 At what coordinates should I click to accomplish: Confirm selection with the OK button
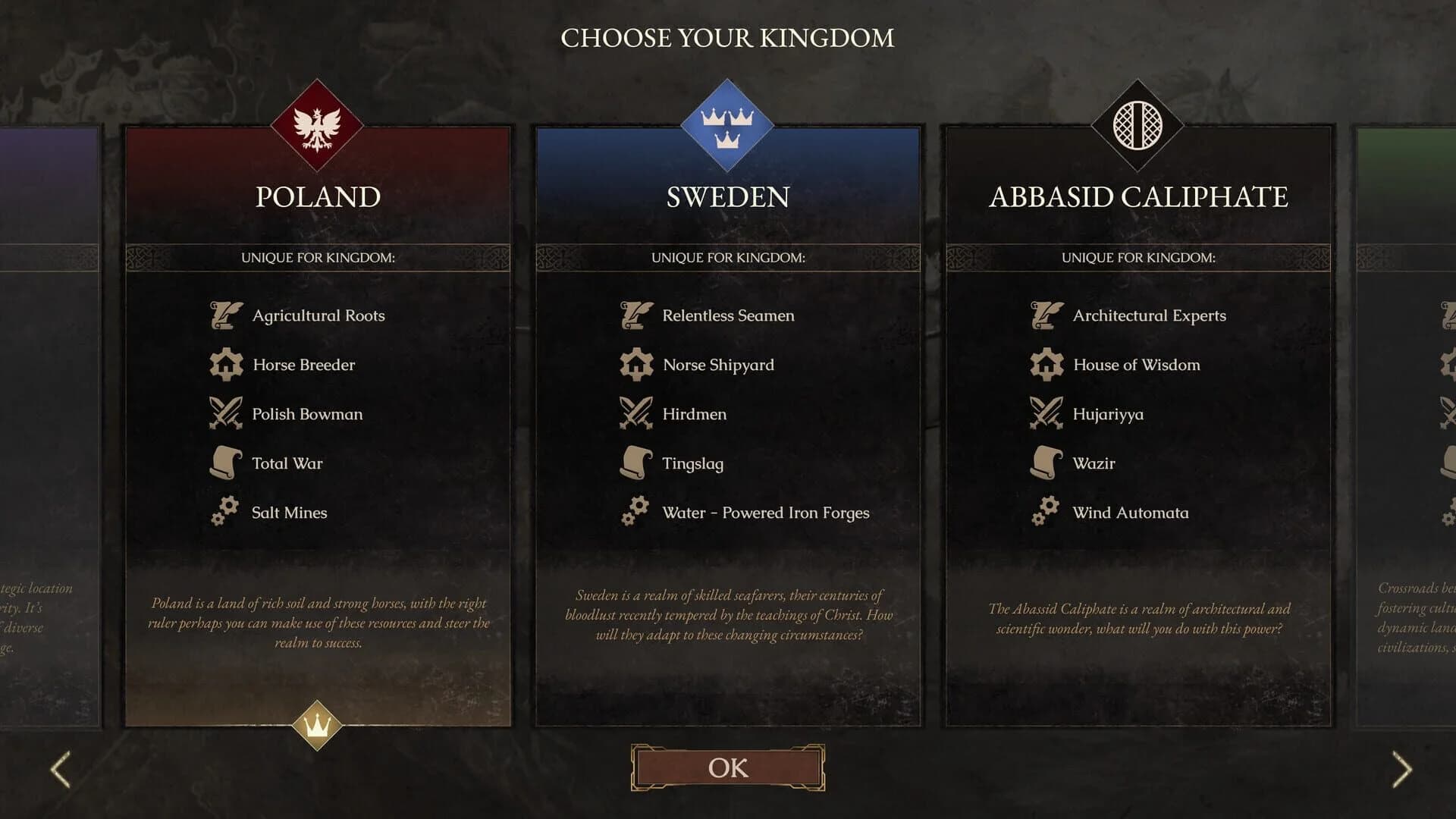(727, 768)
